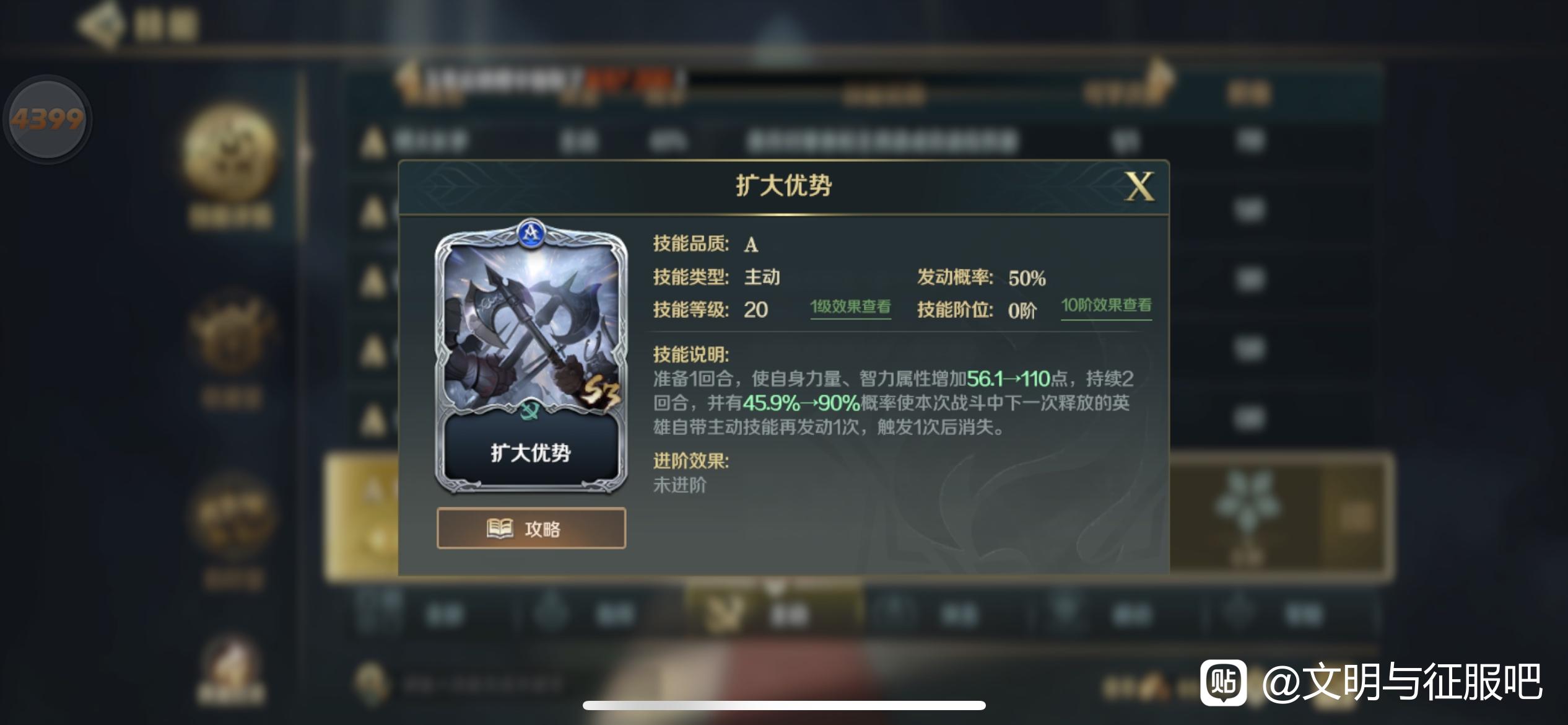Tap the floating 4399 circle icon

tap(46, 119)
